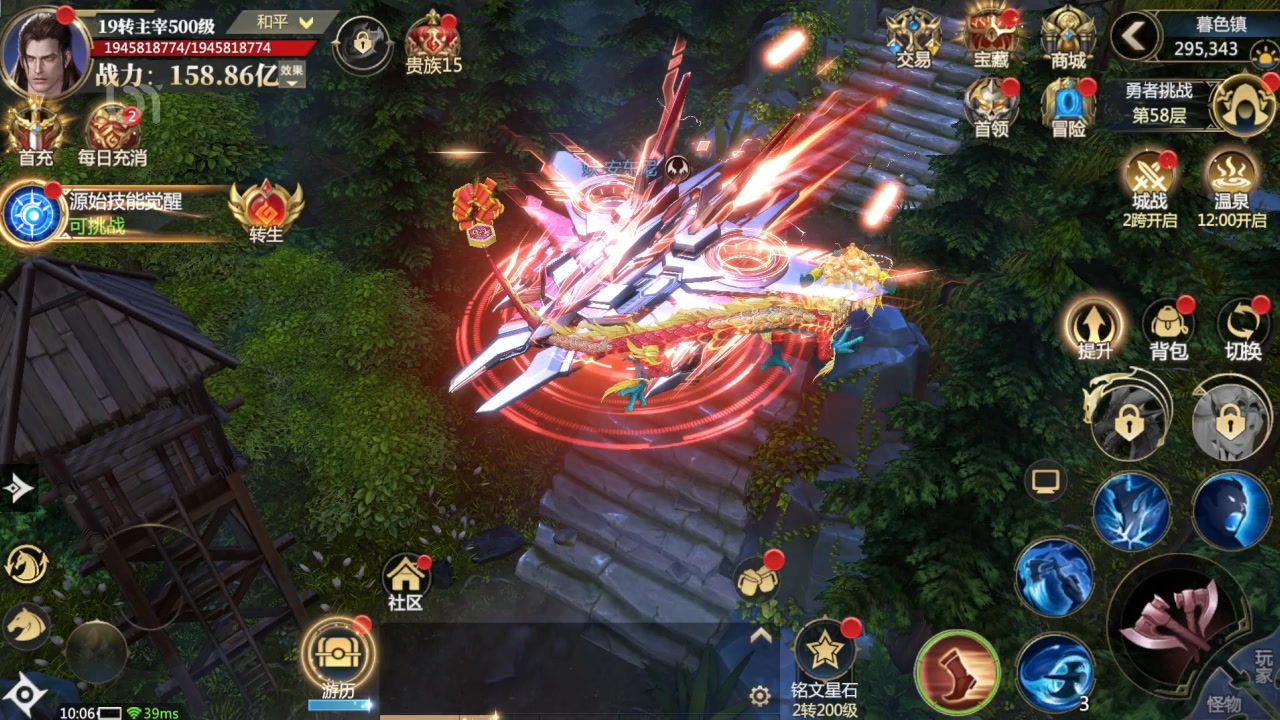Screen dimensions: 1280x720
Task: Open the 冒险 adventure menu
Action: point(1067,105)
